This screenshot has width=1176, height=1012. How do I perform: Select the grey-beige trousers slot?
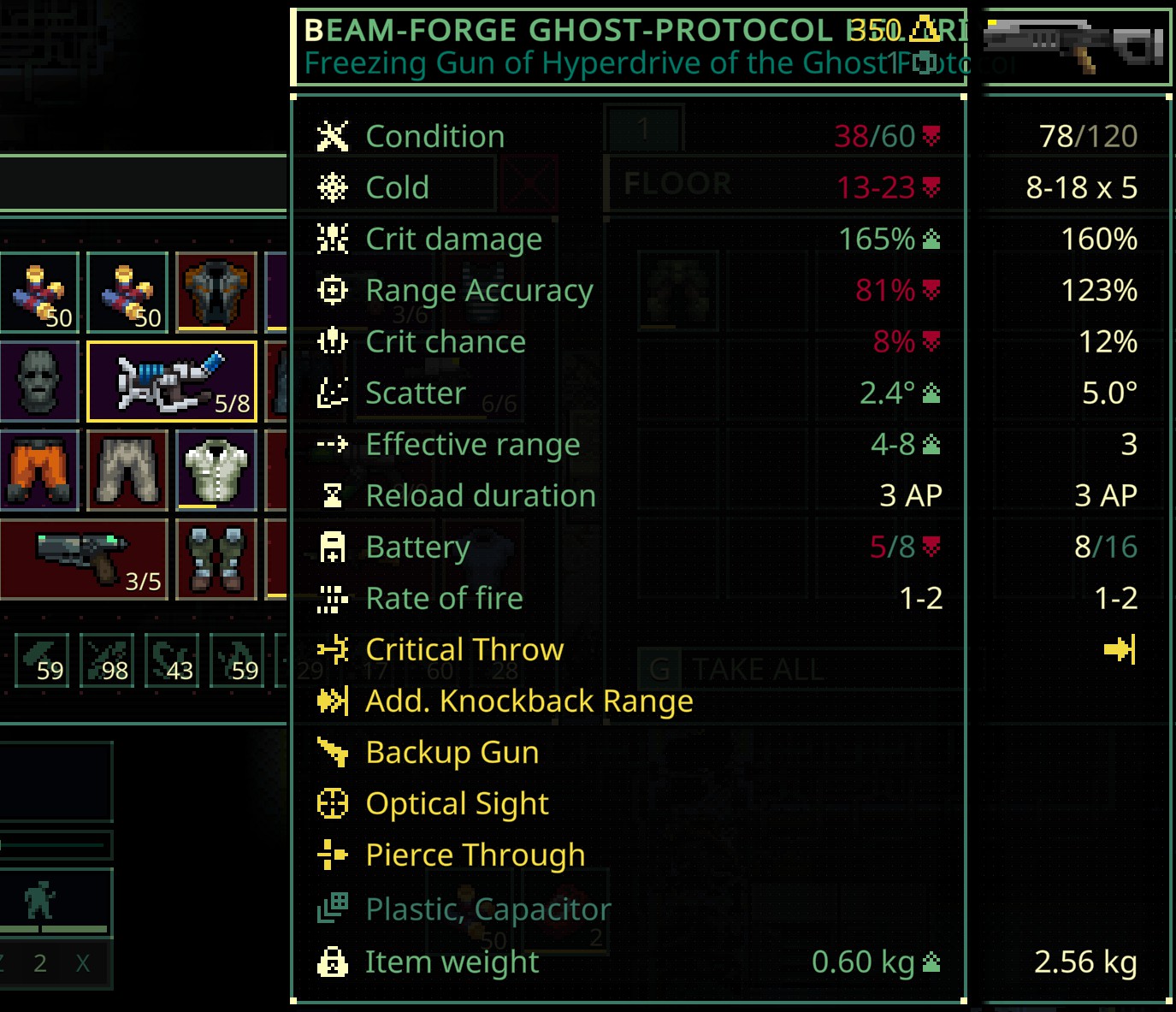point(127,470)
